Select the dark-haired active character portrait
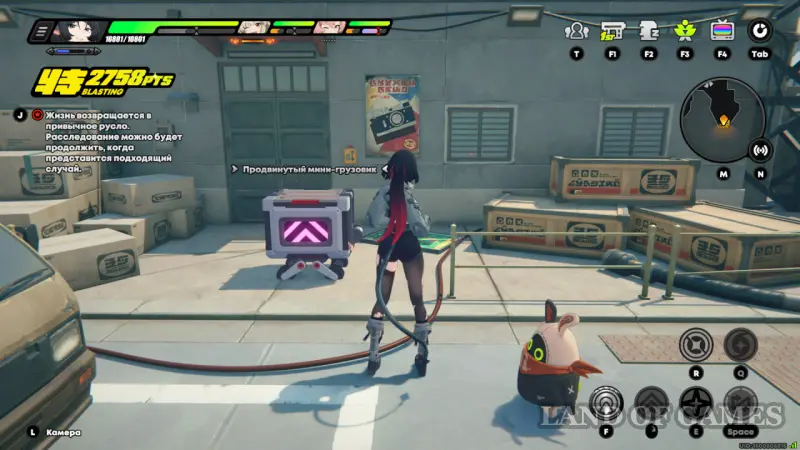This screenshot has width=800, height=450. click(81, 29)
